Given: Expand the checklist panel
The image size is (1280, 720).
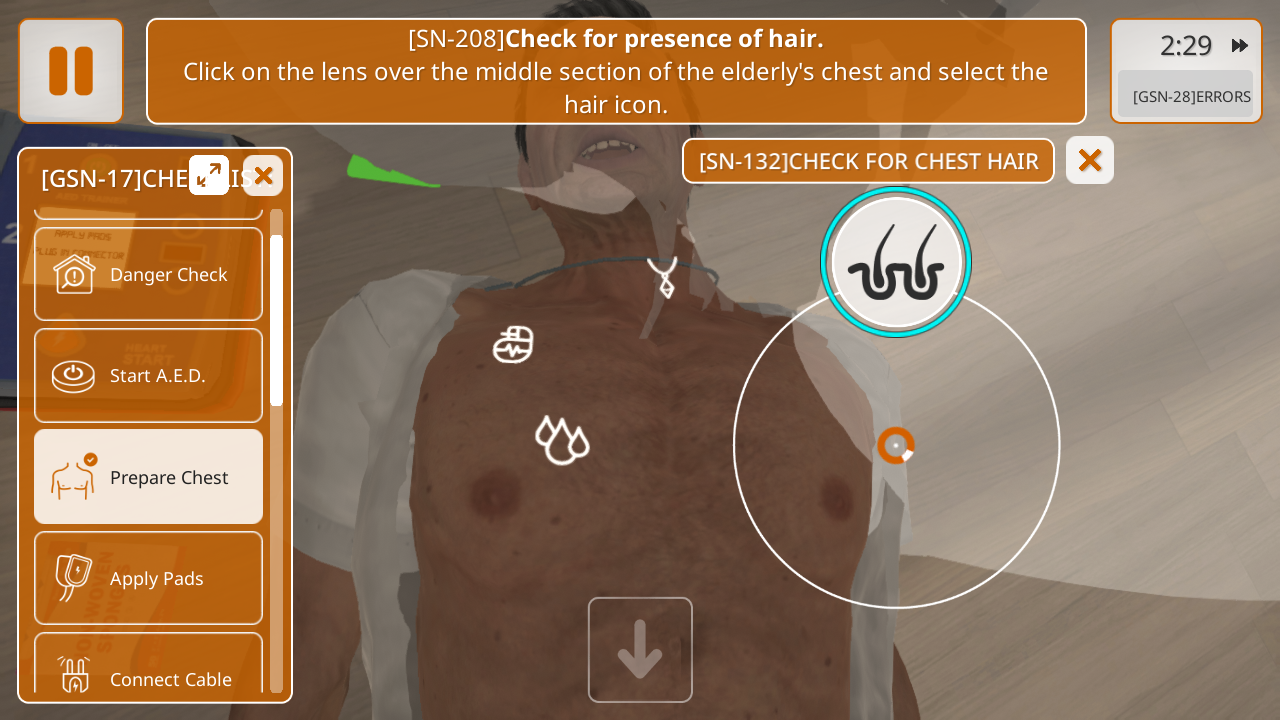Looking at the screenshot, I should (x=209, y=175).
